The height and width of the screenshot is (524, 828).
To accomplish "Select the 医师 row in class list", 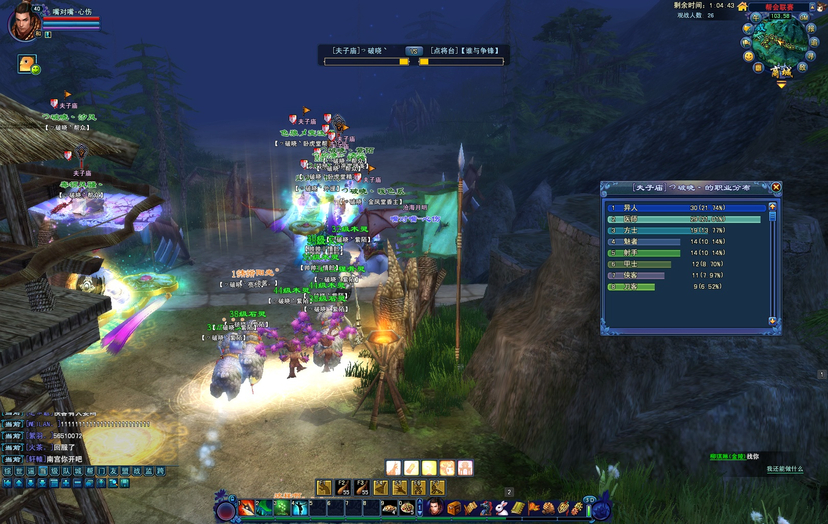I will coord(690,219).
